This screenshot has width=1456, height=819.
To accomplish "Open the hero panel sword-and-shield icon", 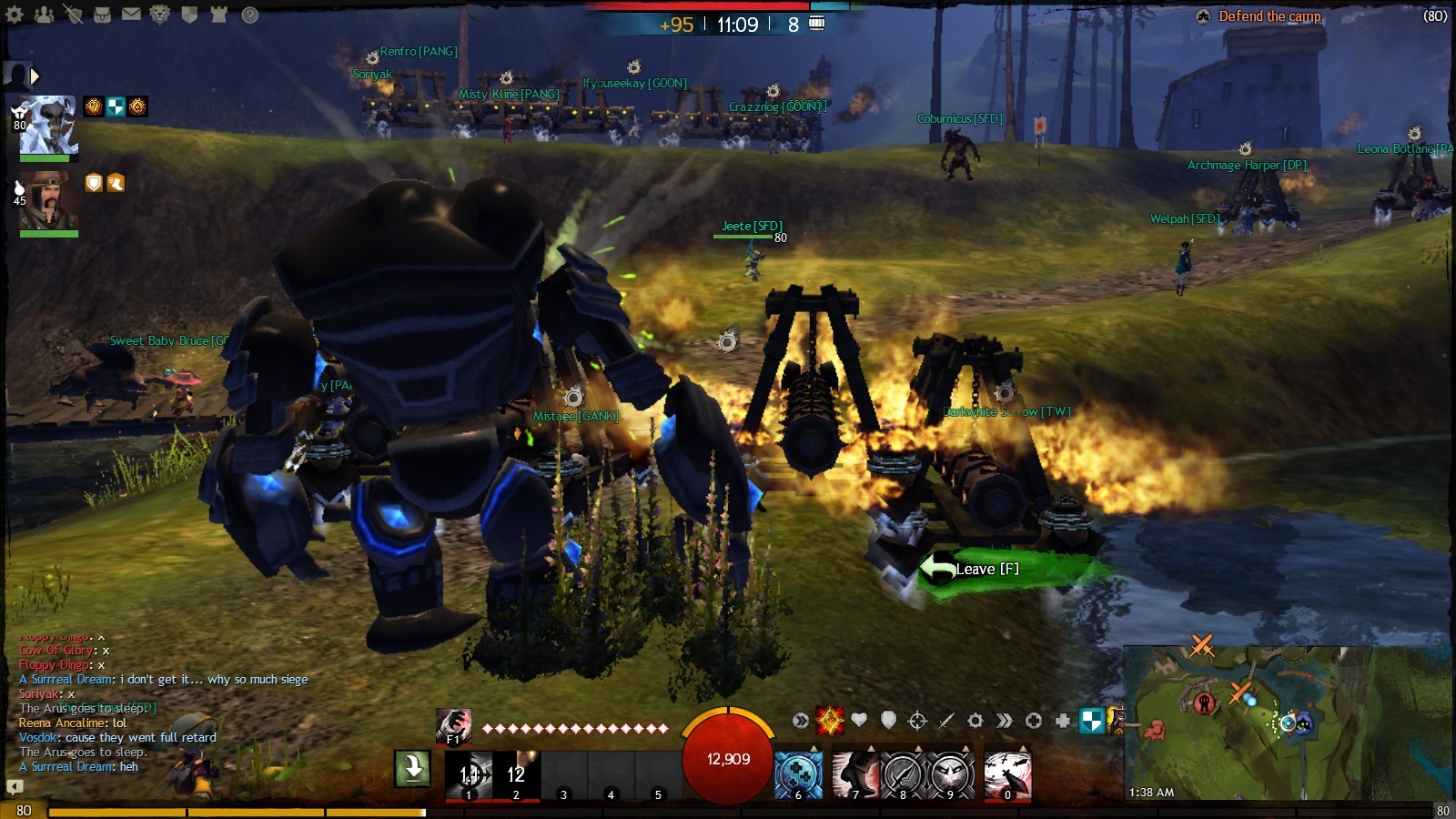I will (73, 15).
